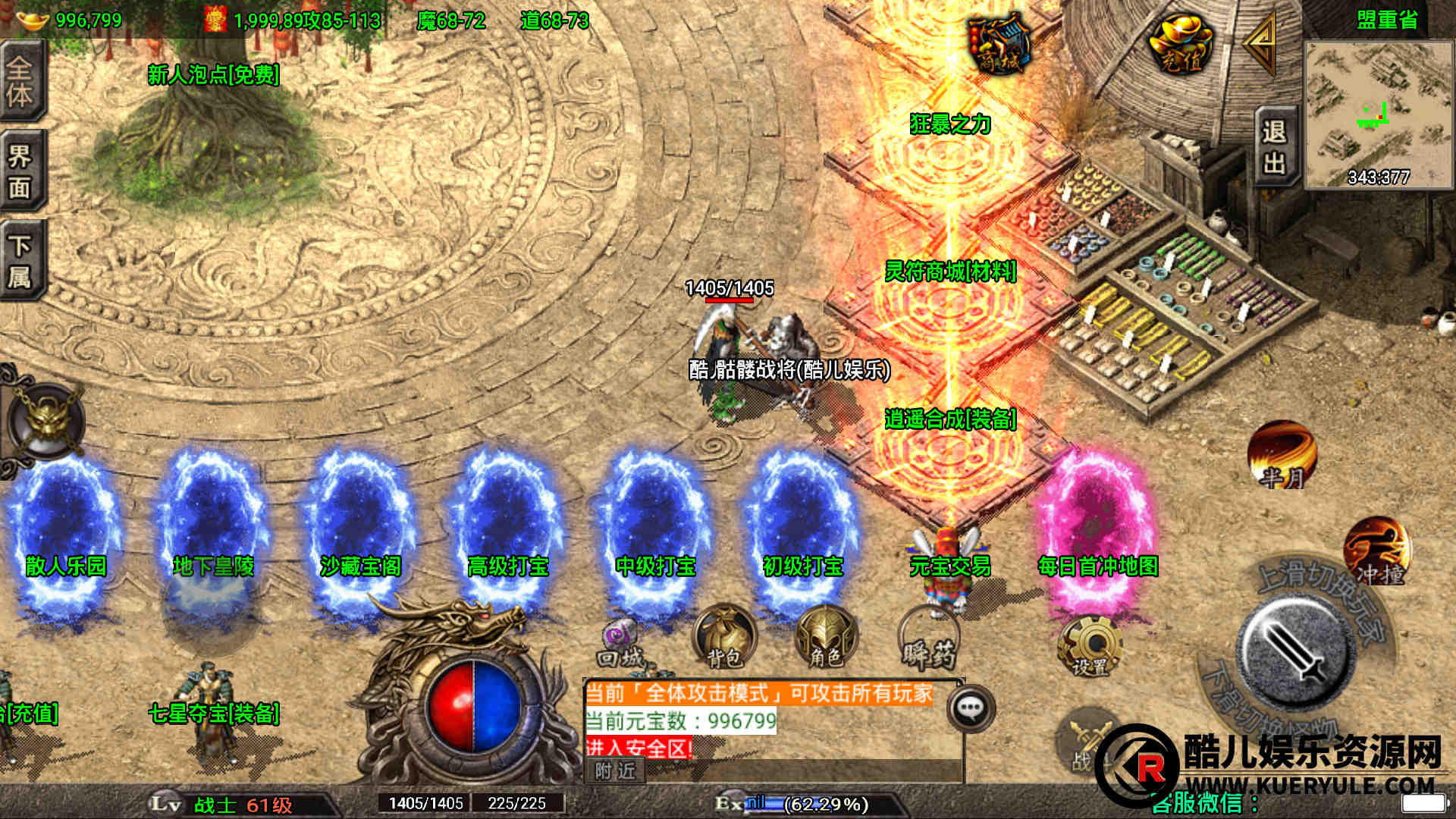1456x819 pixels.
Task: Use the 回城 return-to-town scroll
Action: [620, 645]
